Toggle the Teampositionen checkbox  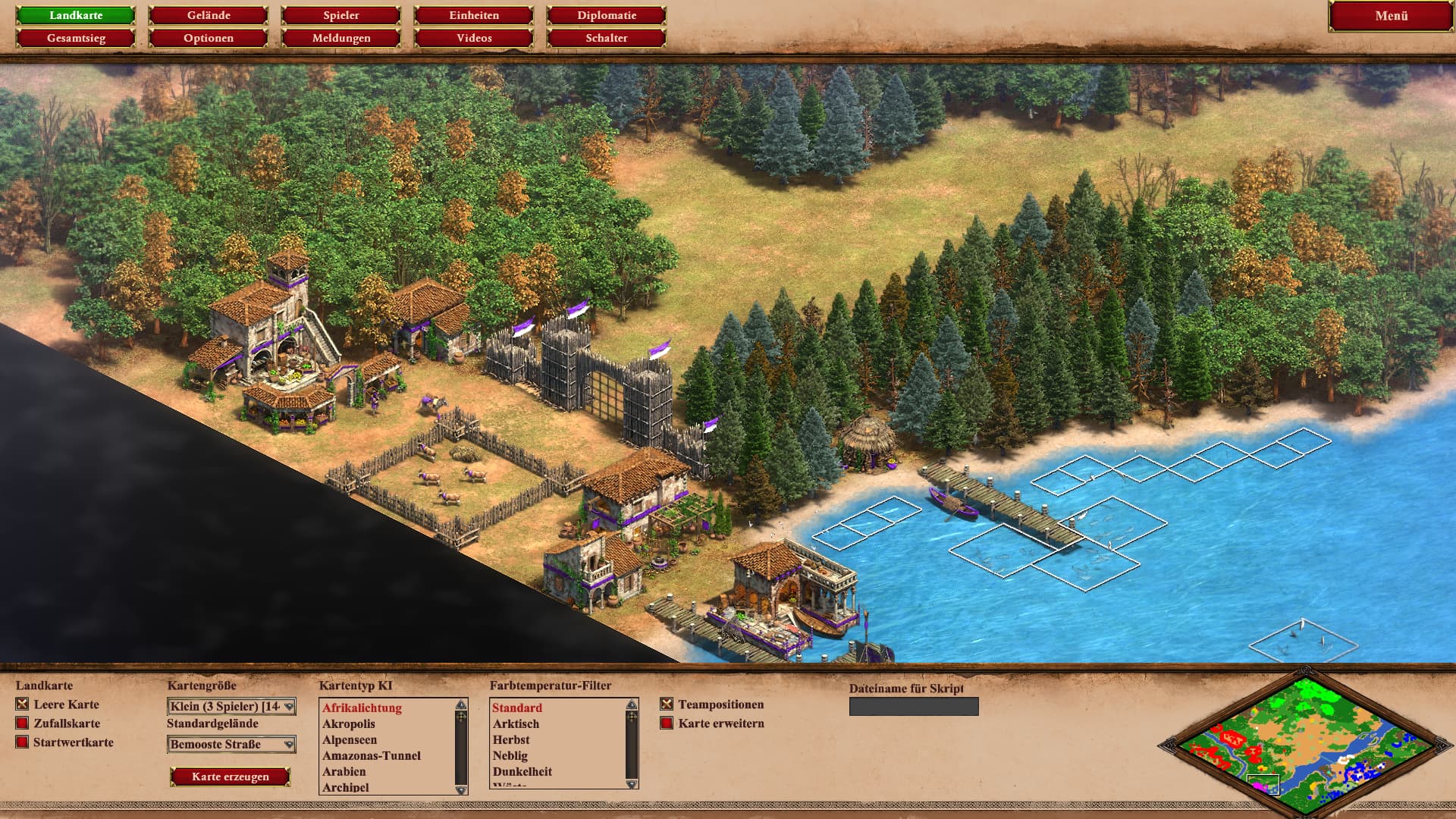point(667,704)
